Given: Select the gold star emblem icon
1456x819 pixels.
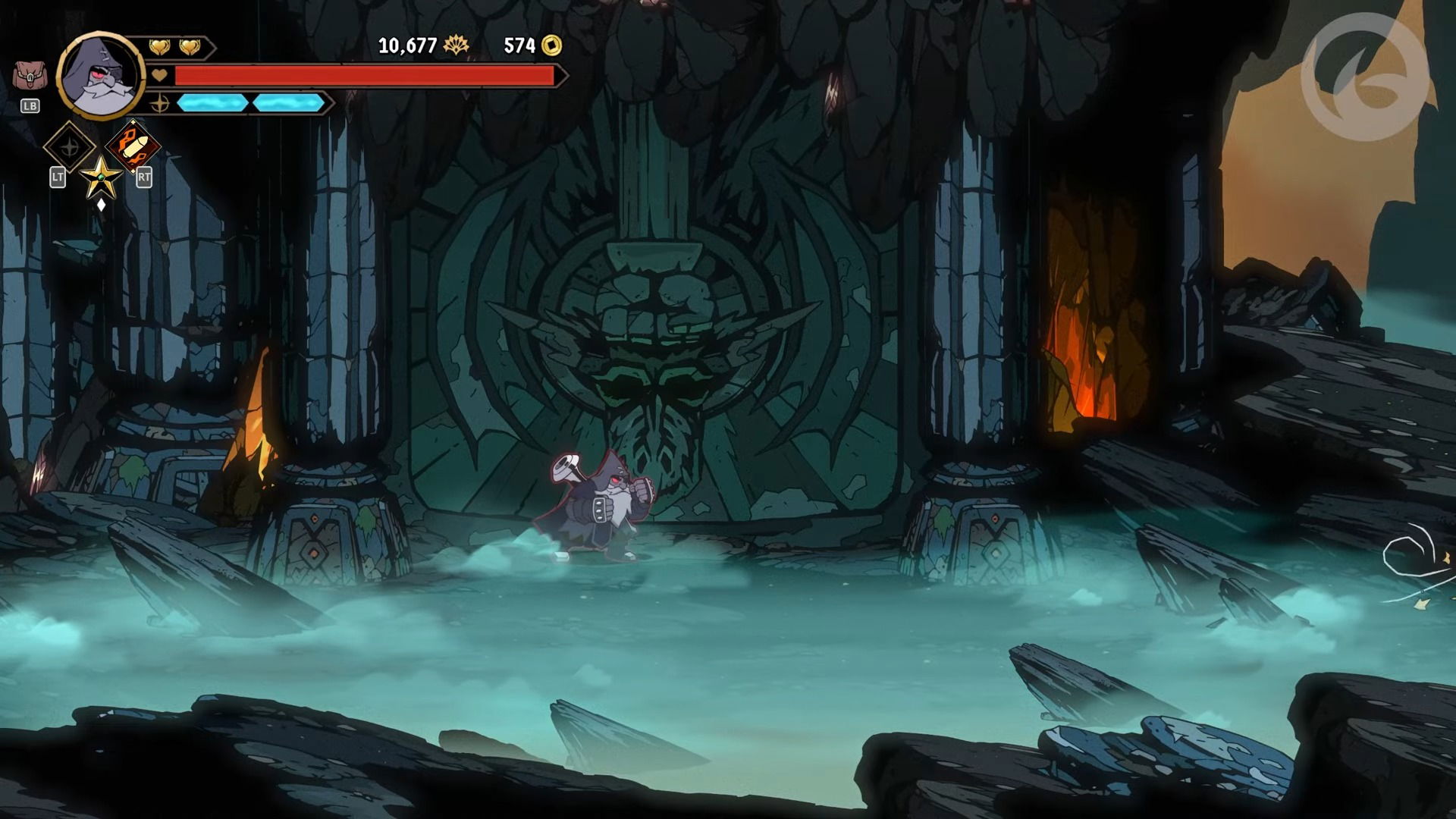Looking at the screenshot, I should [x=100, y=178].
